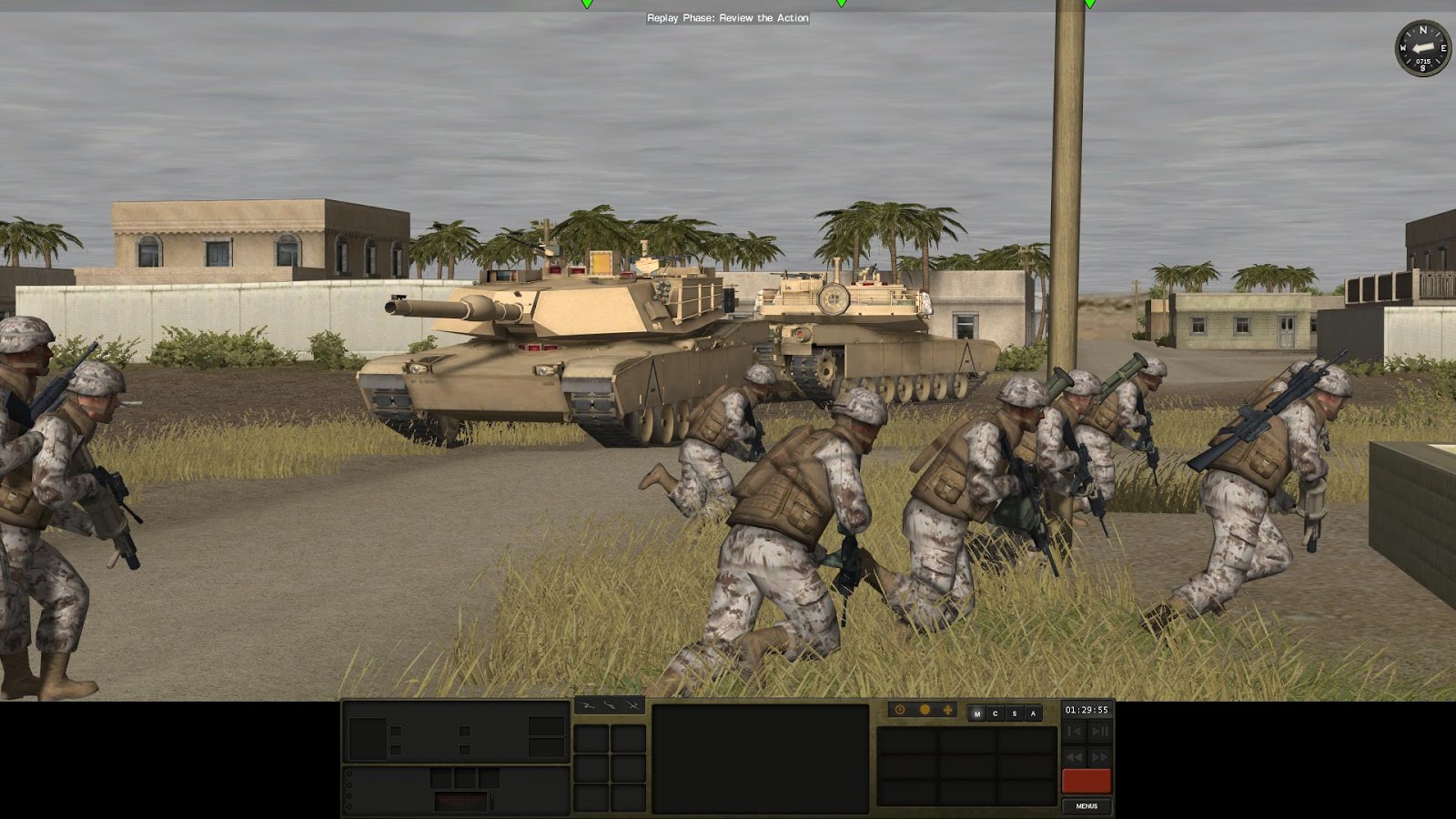Toggle the S special commands category

1016,713
